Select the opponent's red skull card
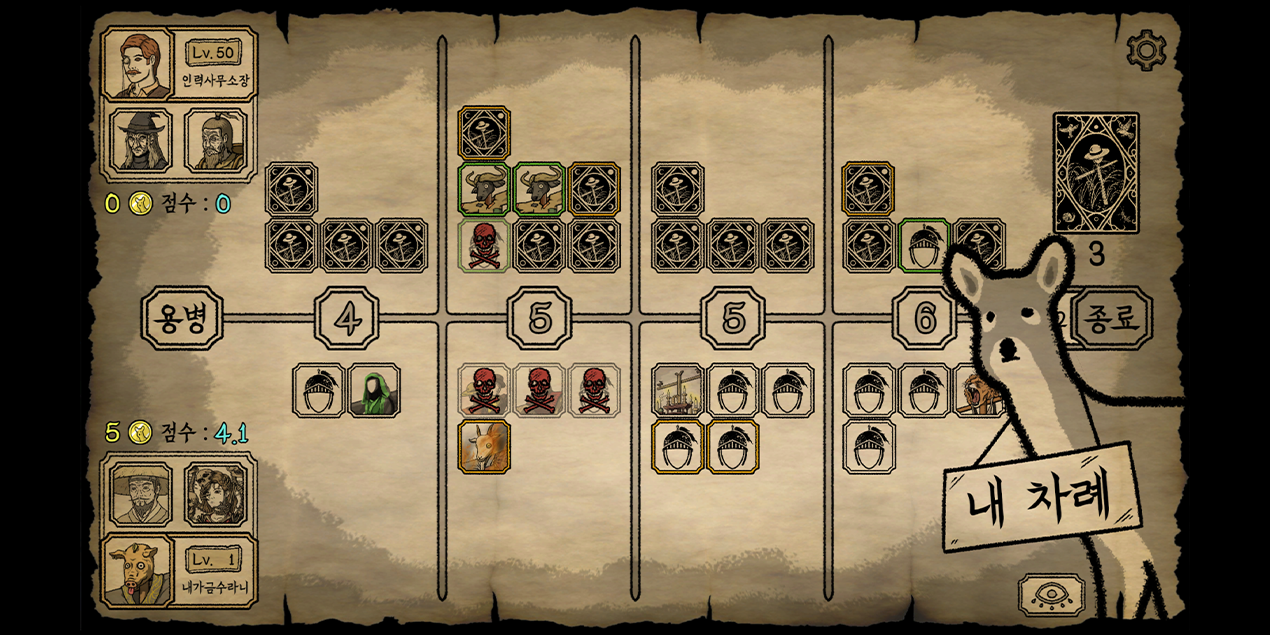Screen dimensions: 1270x635 (485, 246)
